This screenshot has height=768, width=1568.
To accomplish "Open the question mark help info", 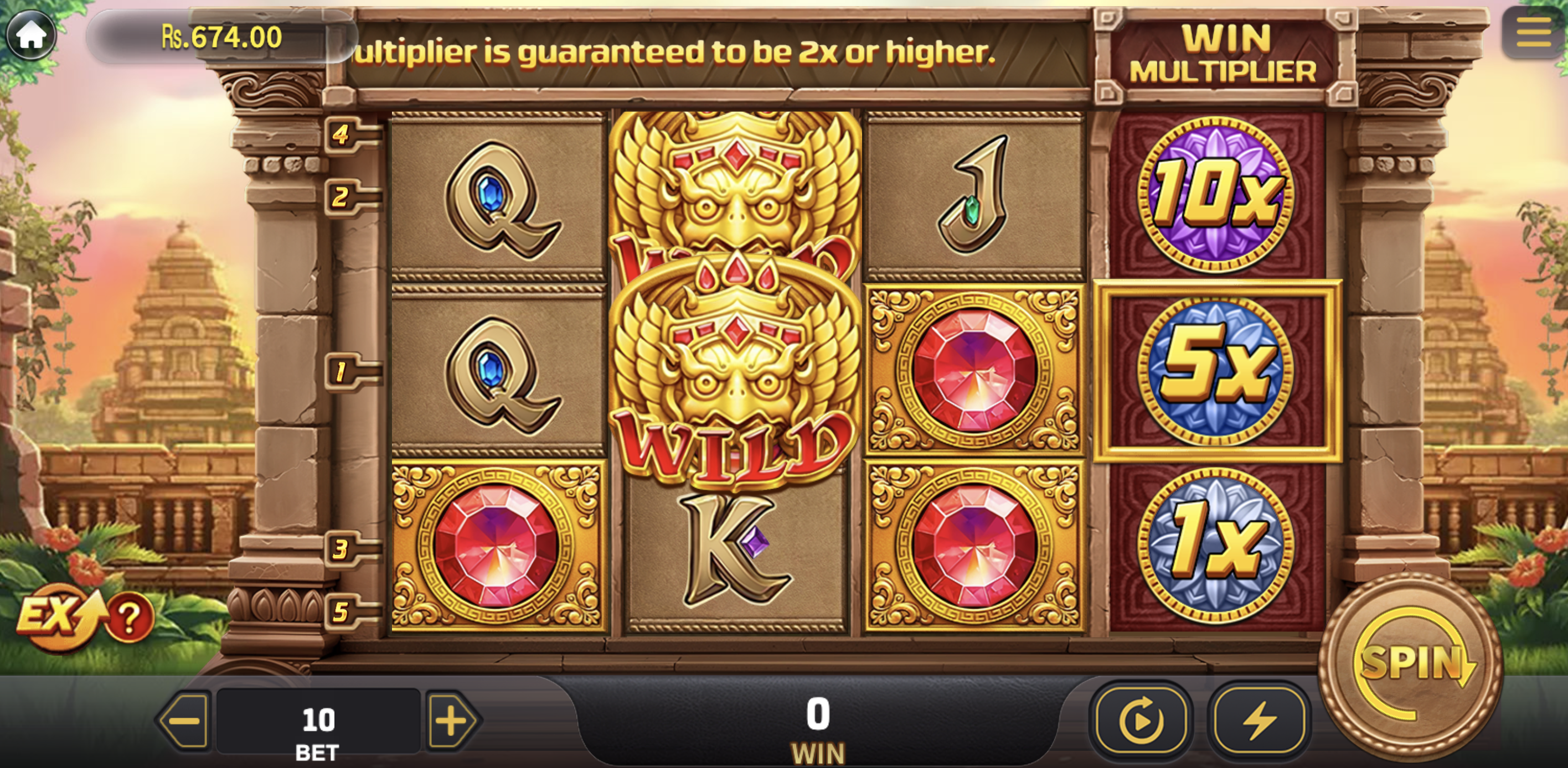I will click(x=130, y=619).
